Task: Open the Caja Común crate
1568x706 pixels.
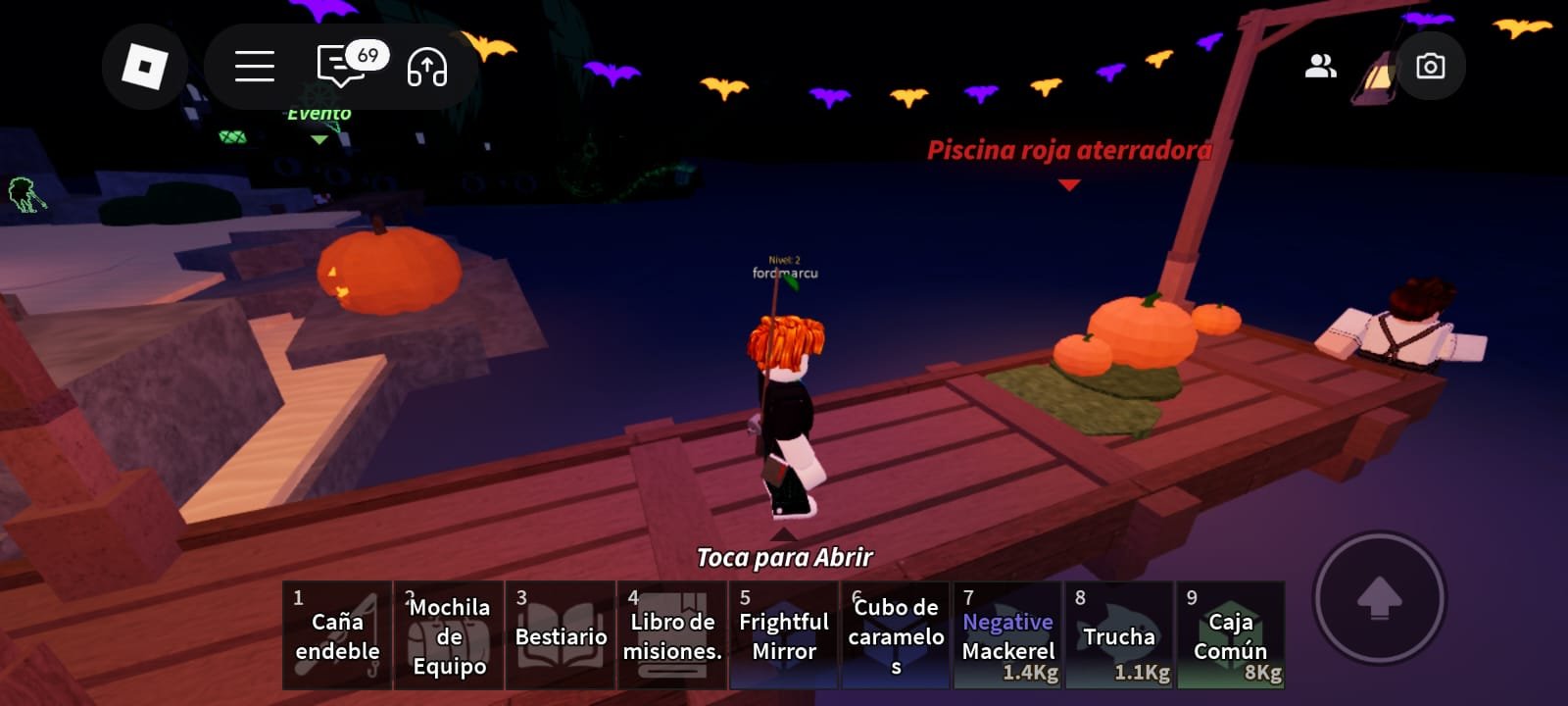Action: (1231, 633)
